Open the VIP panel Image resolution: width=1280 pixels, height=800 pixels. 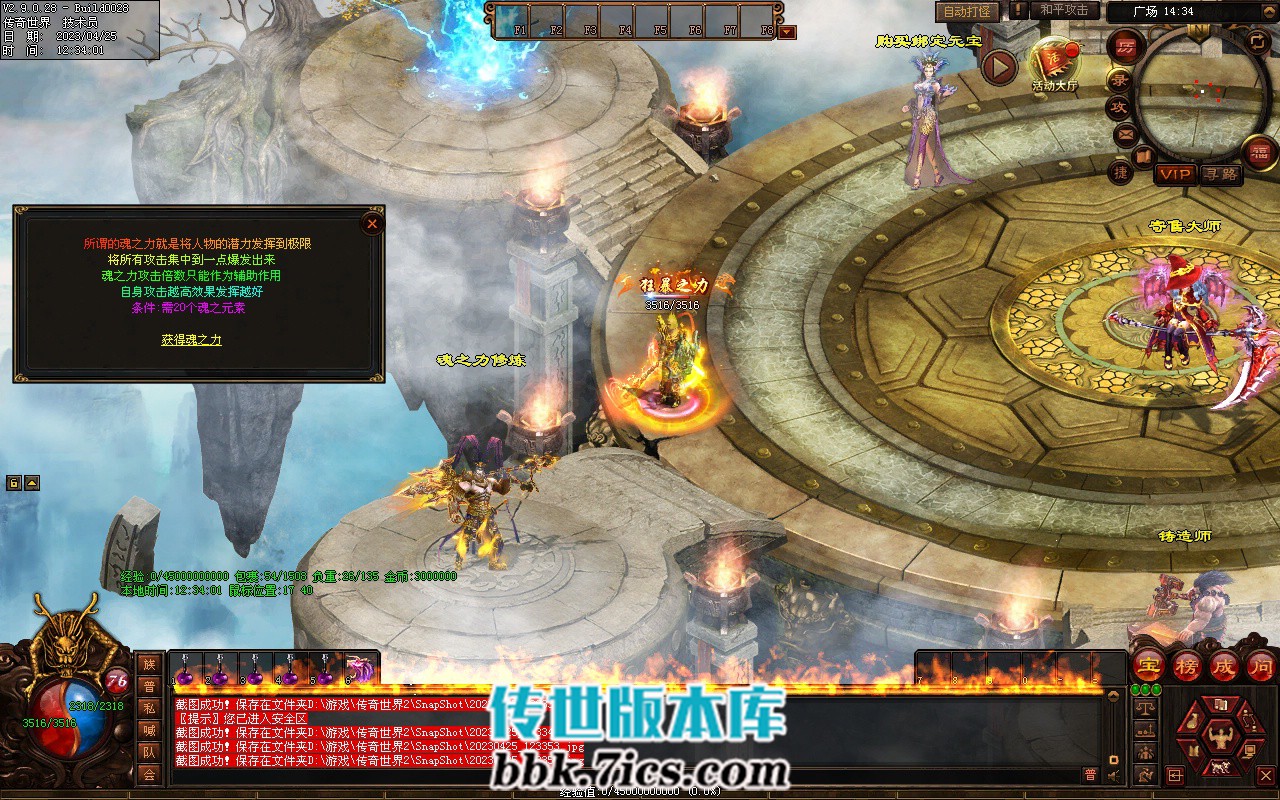pyautogui.click(x=1175, y=174)
